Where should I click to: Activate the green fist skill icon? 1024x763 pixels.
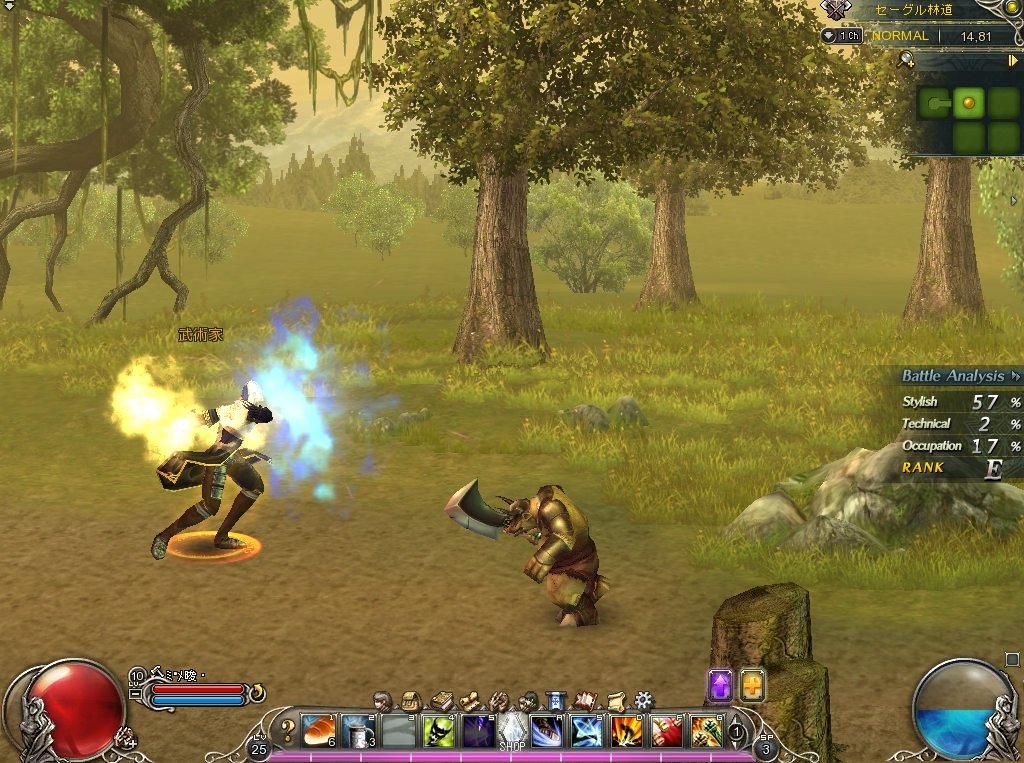coord(706,731)
